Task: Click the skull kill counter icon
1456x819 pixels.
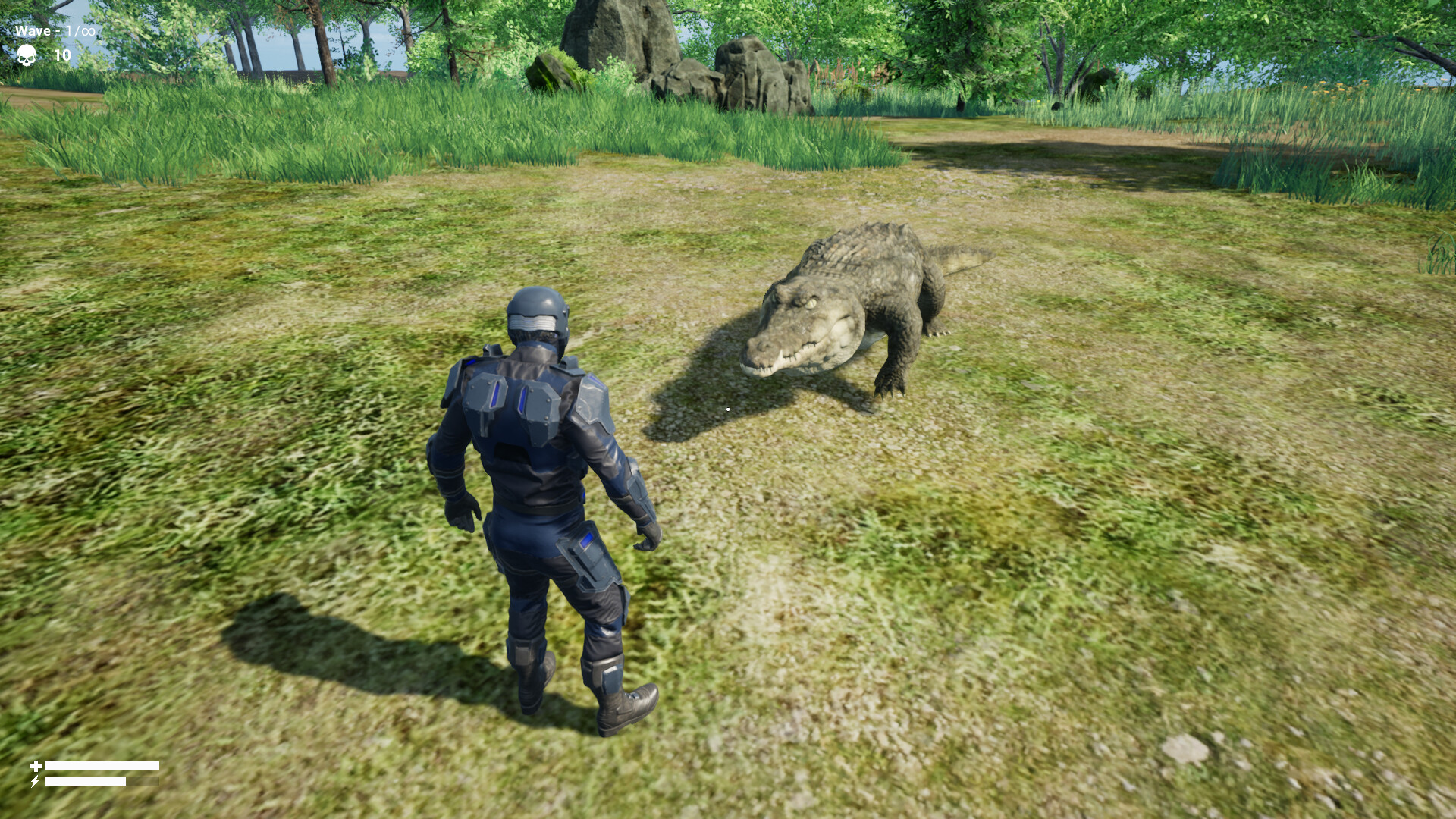Action: (x=27, y=56)
